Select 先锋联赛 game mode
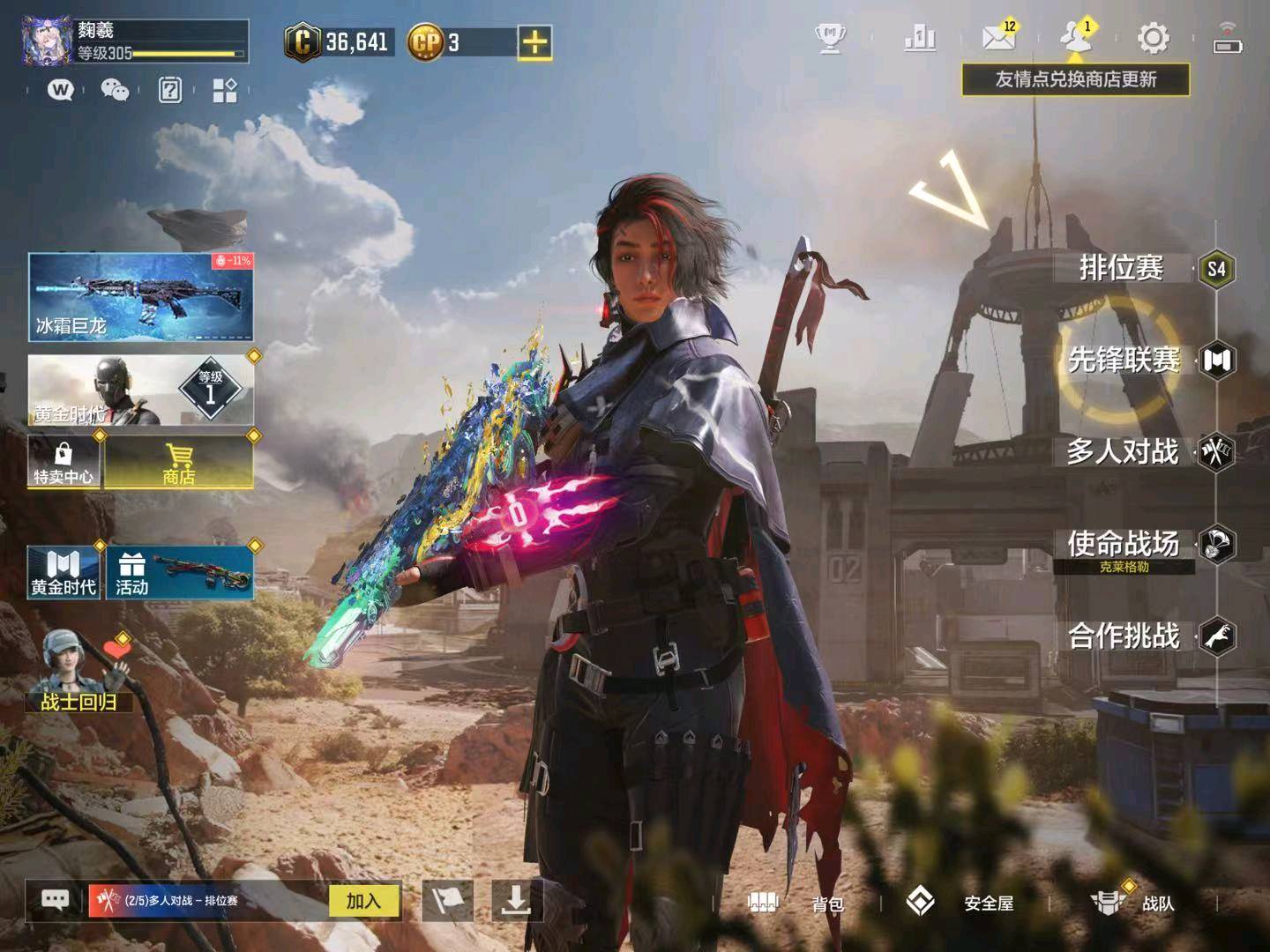The height and width of the screenshot is (952, 1270). point(1124,360)
